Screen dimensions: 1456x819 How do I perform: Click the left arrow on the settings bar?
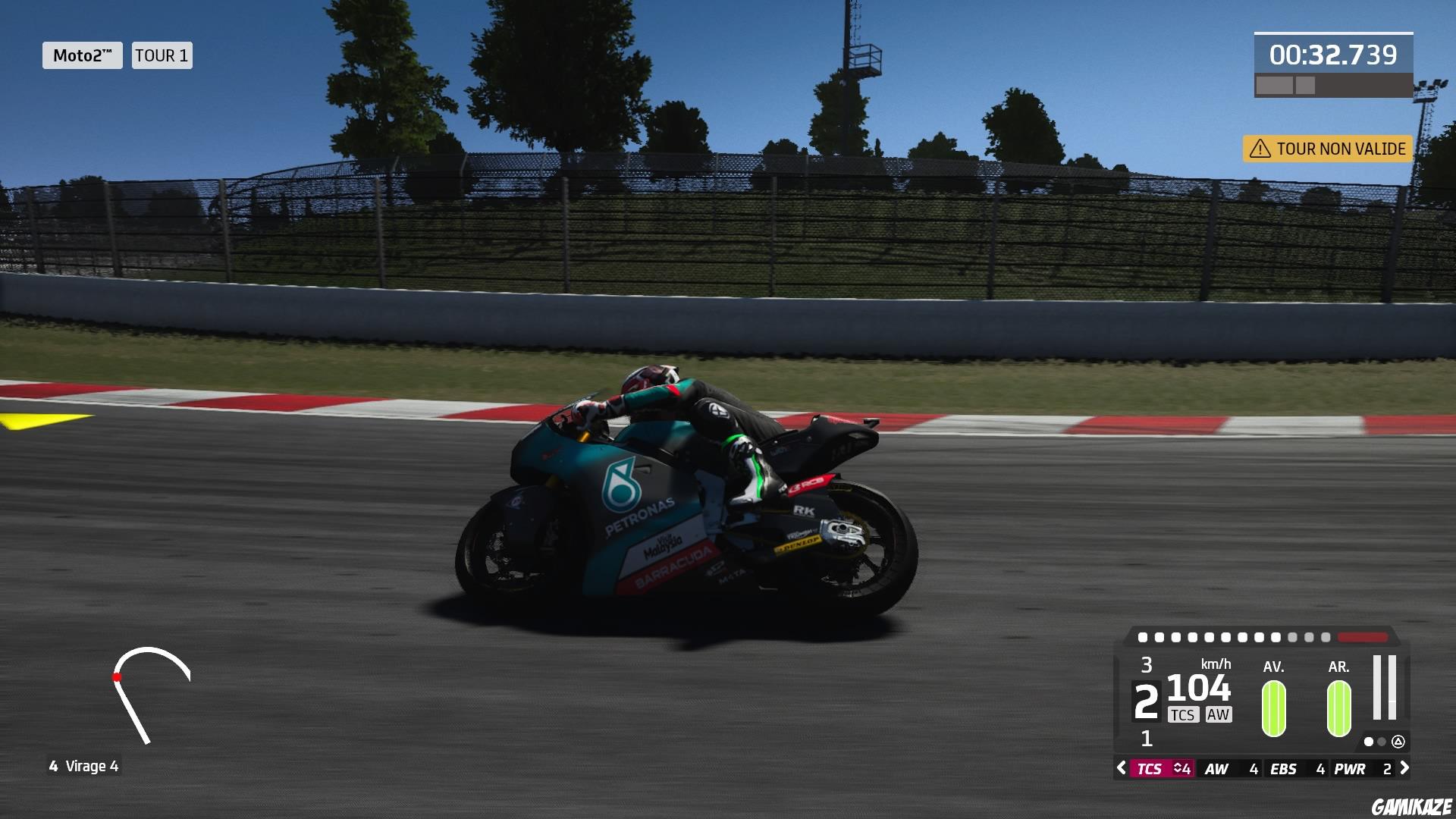(1121, 768)
